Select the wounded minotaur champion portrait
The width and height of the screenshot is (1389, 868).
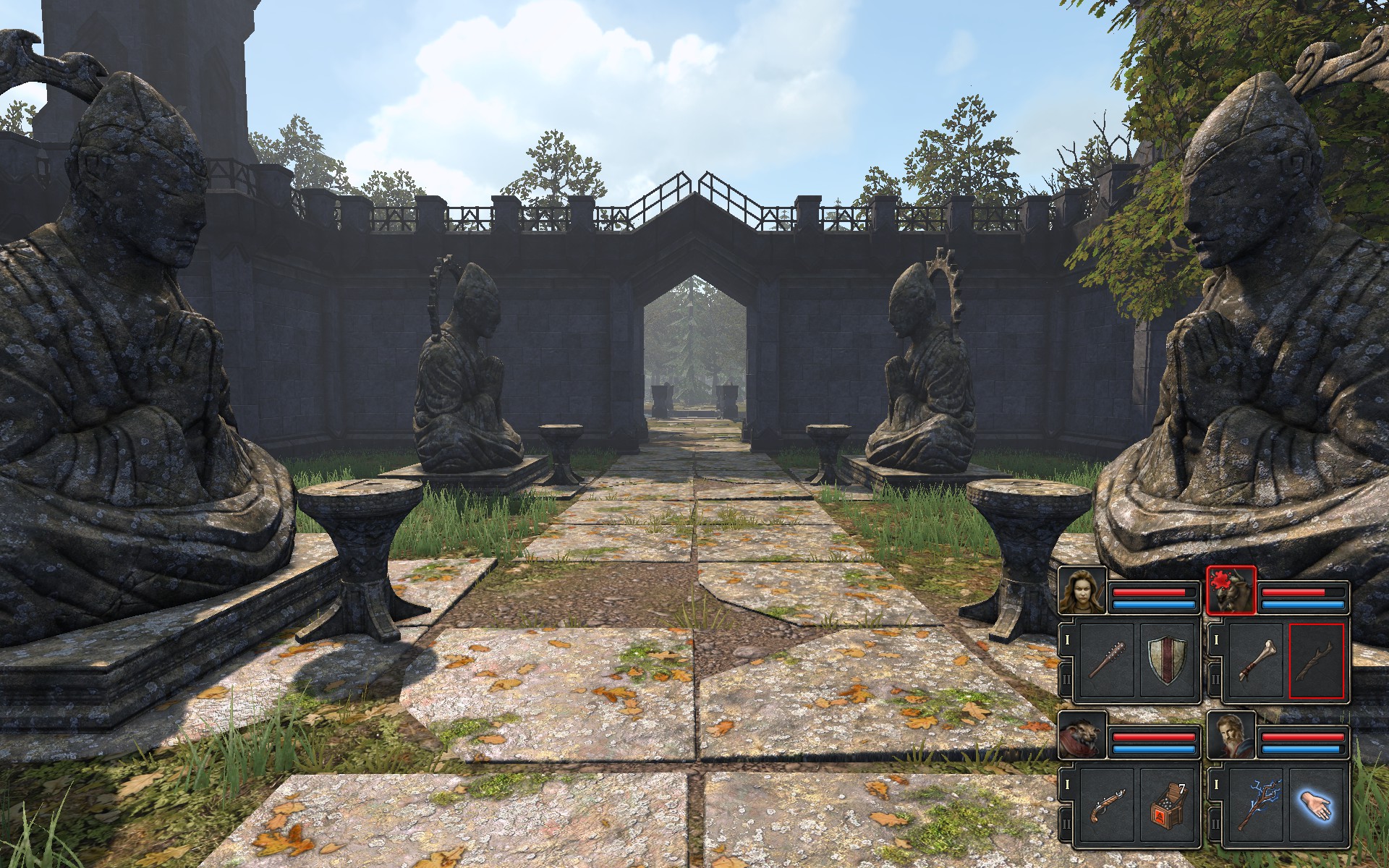click(1231, 590)
